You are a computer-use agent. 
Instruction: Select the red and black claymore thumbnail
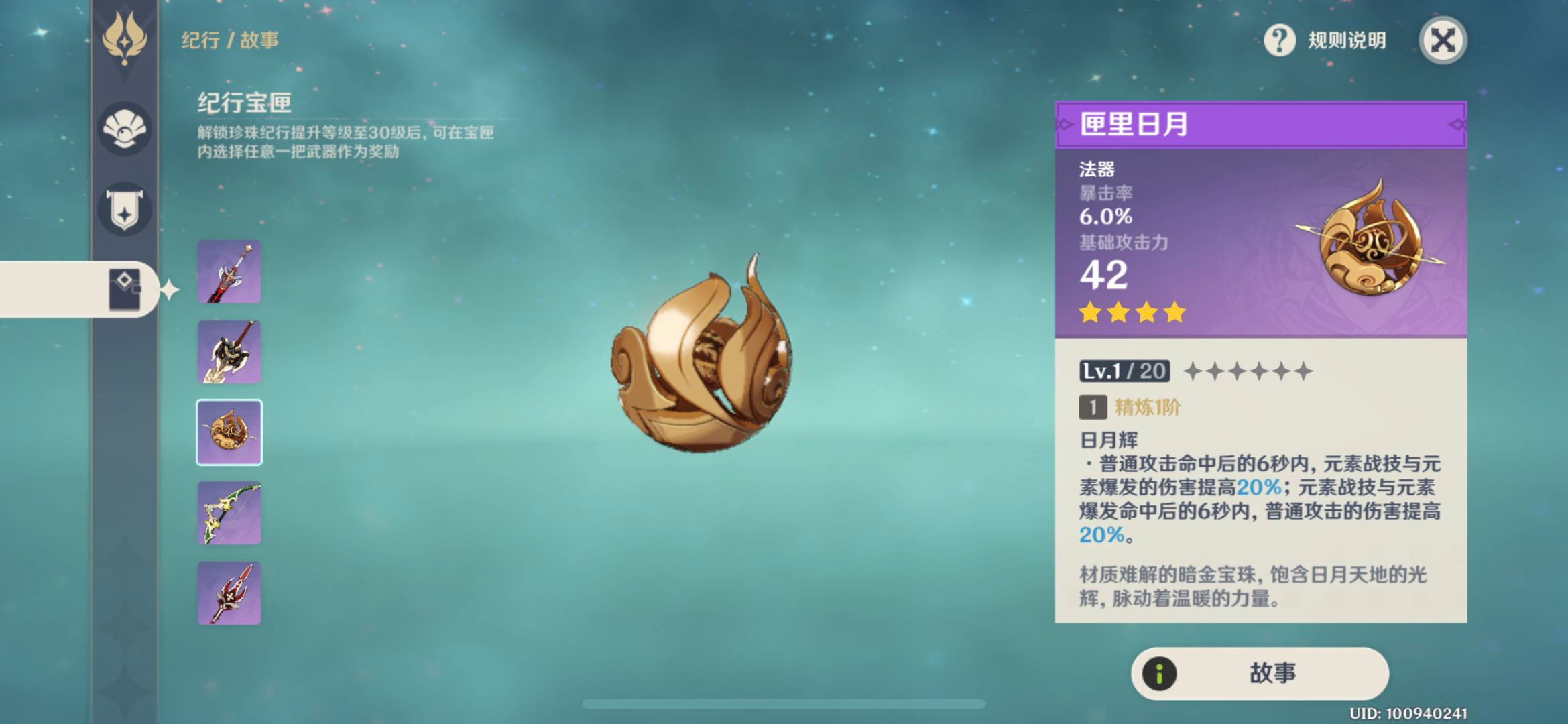229,271
